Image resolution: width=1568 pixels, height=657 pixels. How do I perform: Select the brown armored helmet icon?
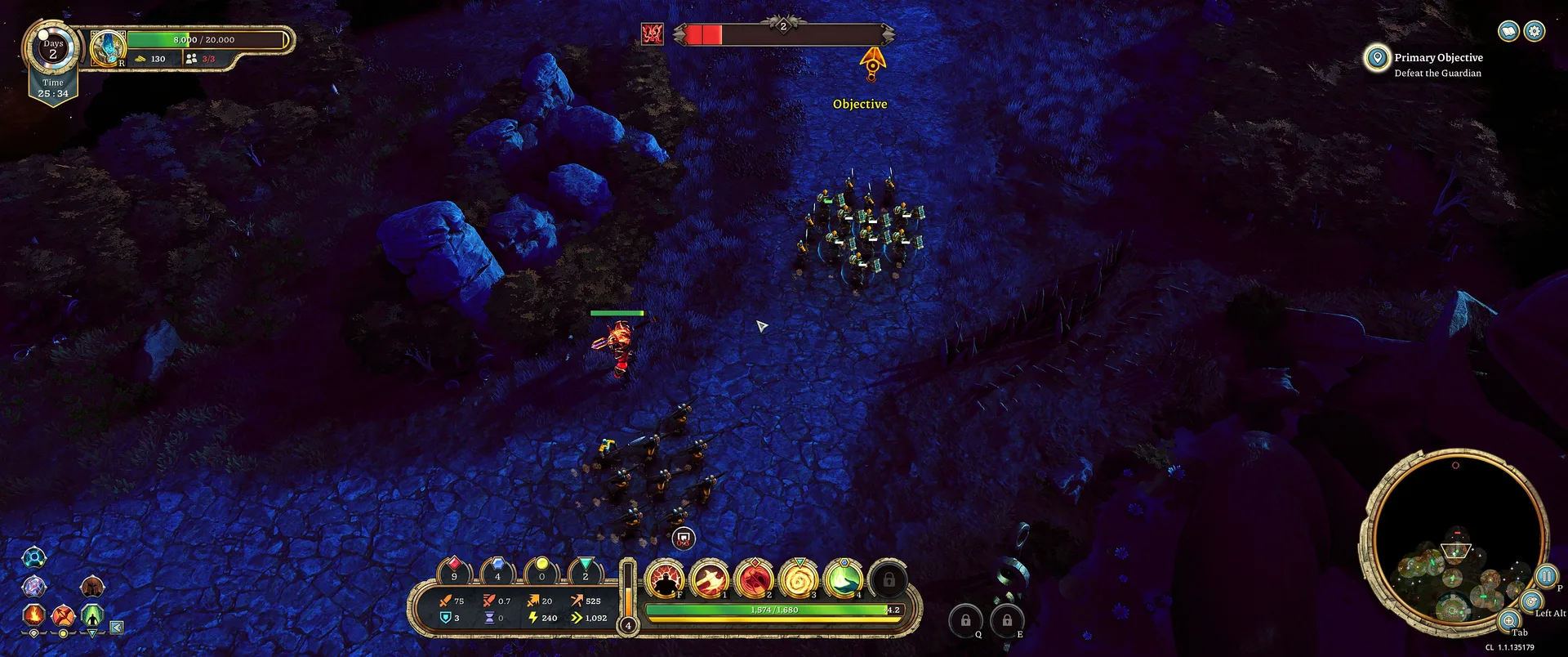tap(92, 586)
